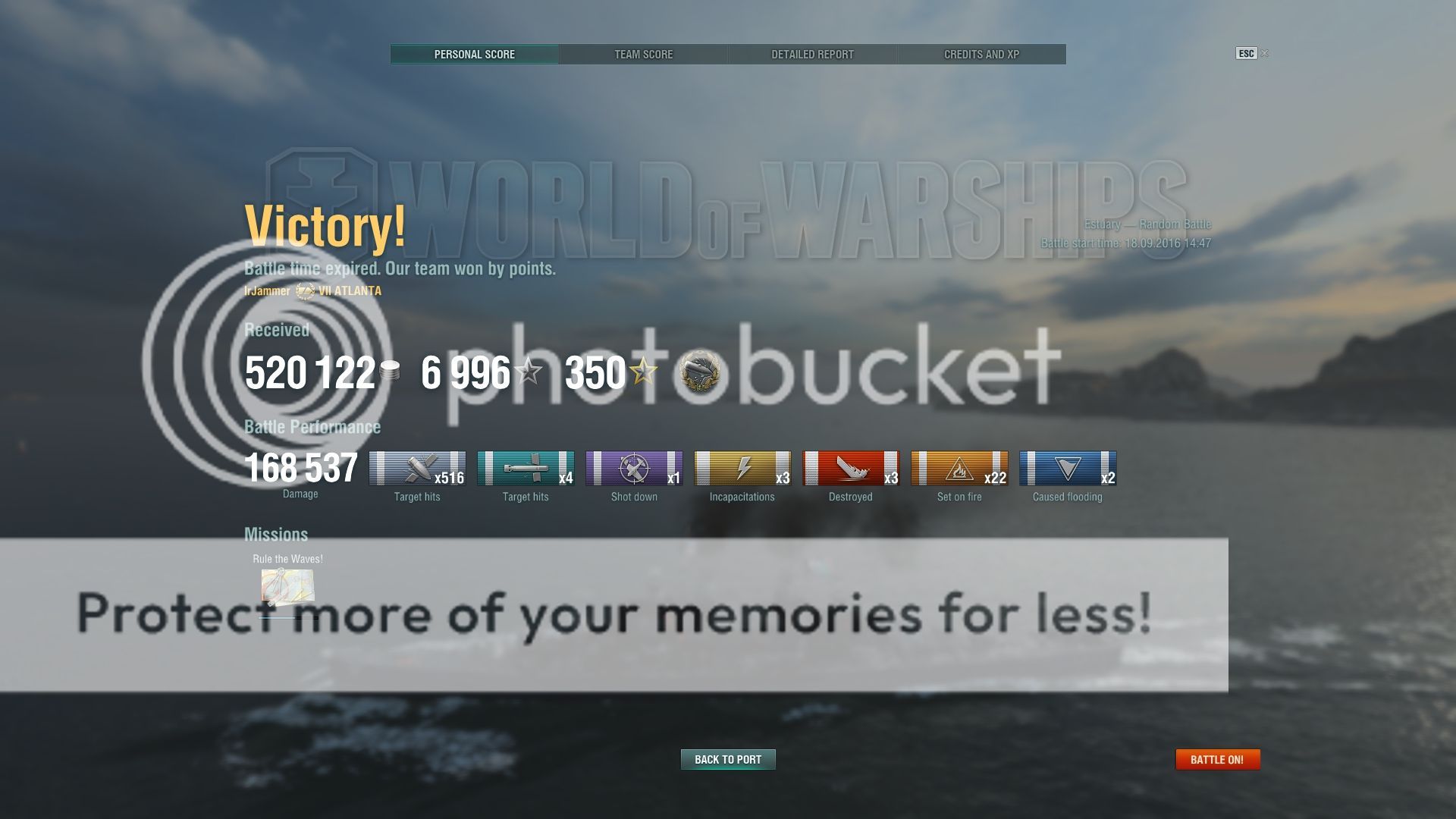Screen dimensions: 1456x819
Task: Open the Detailed Report tab
Action: click(812, 54)
